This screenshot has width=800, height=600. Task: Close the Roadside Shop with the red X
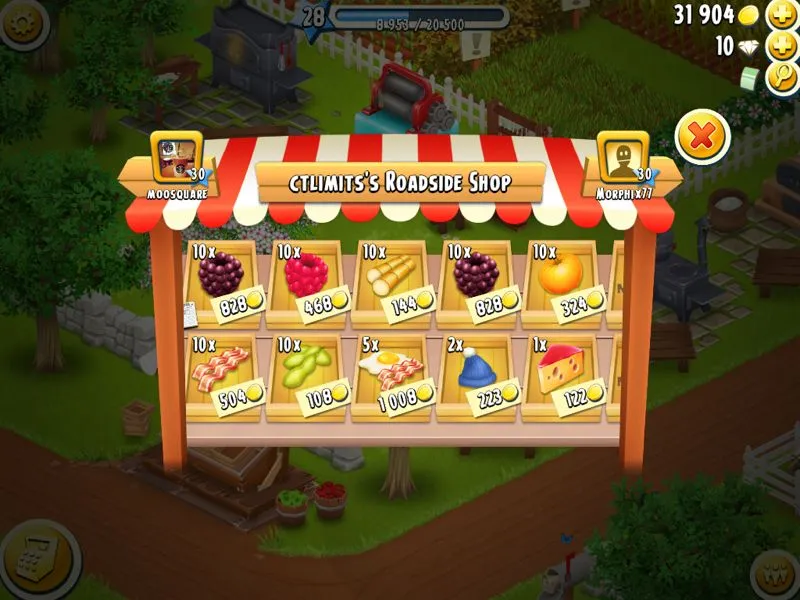tap(702, 137)
